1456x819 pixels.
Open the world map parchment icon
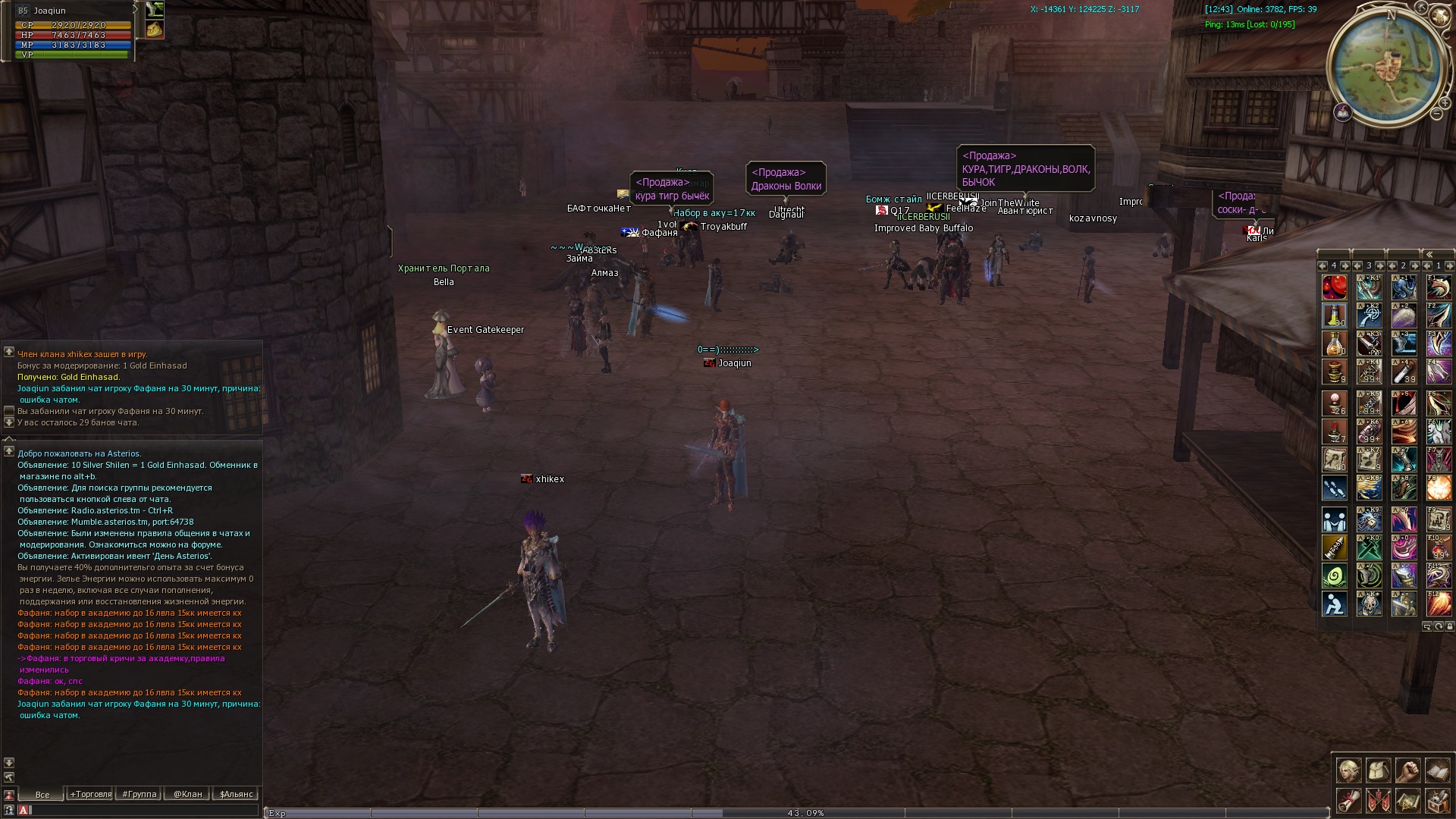click(x=1407, y=801)
